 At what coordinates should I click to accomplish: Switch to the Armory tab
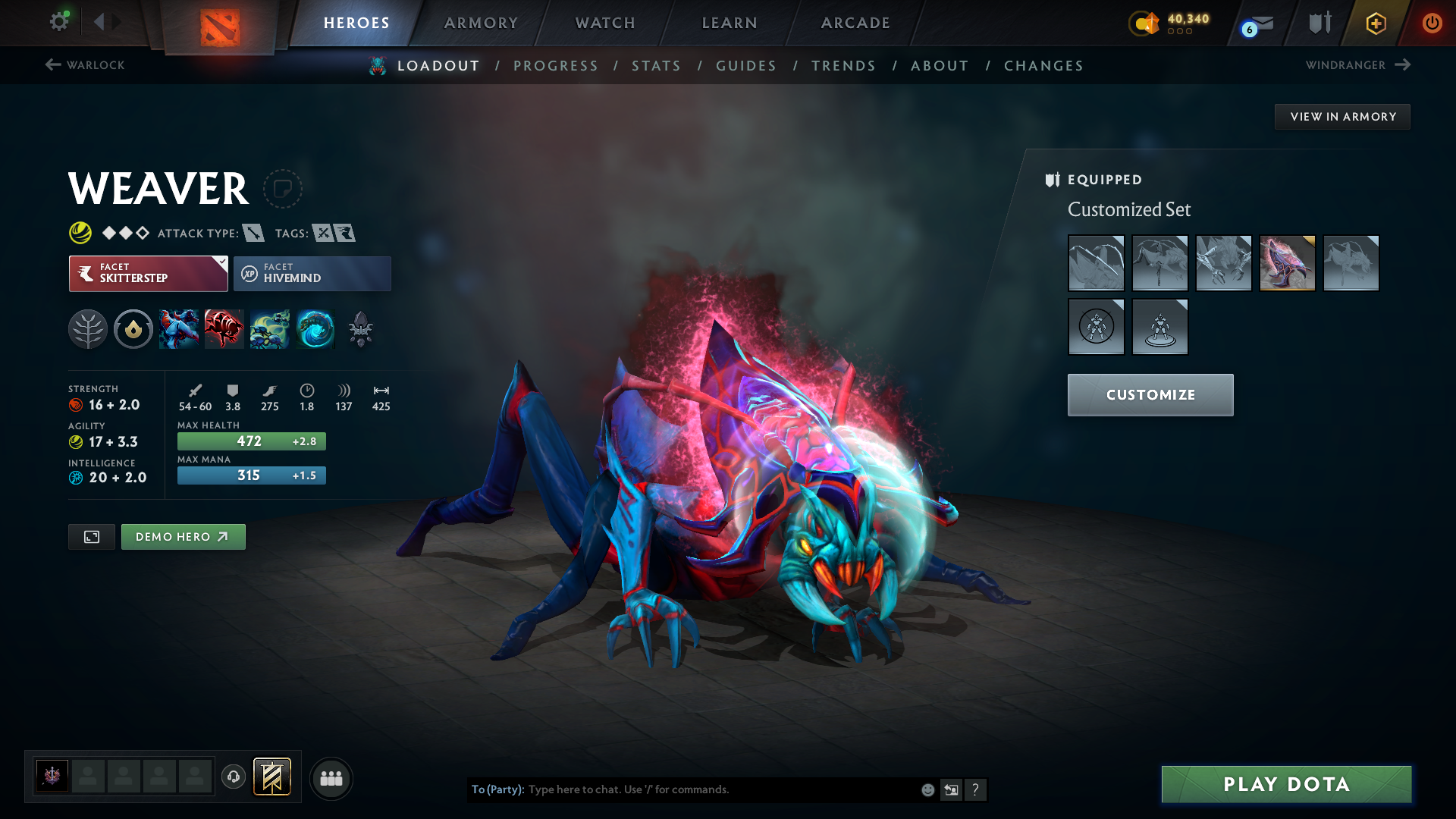point(481,23)
